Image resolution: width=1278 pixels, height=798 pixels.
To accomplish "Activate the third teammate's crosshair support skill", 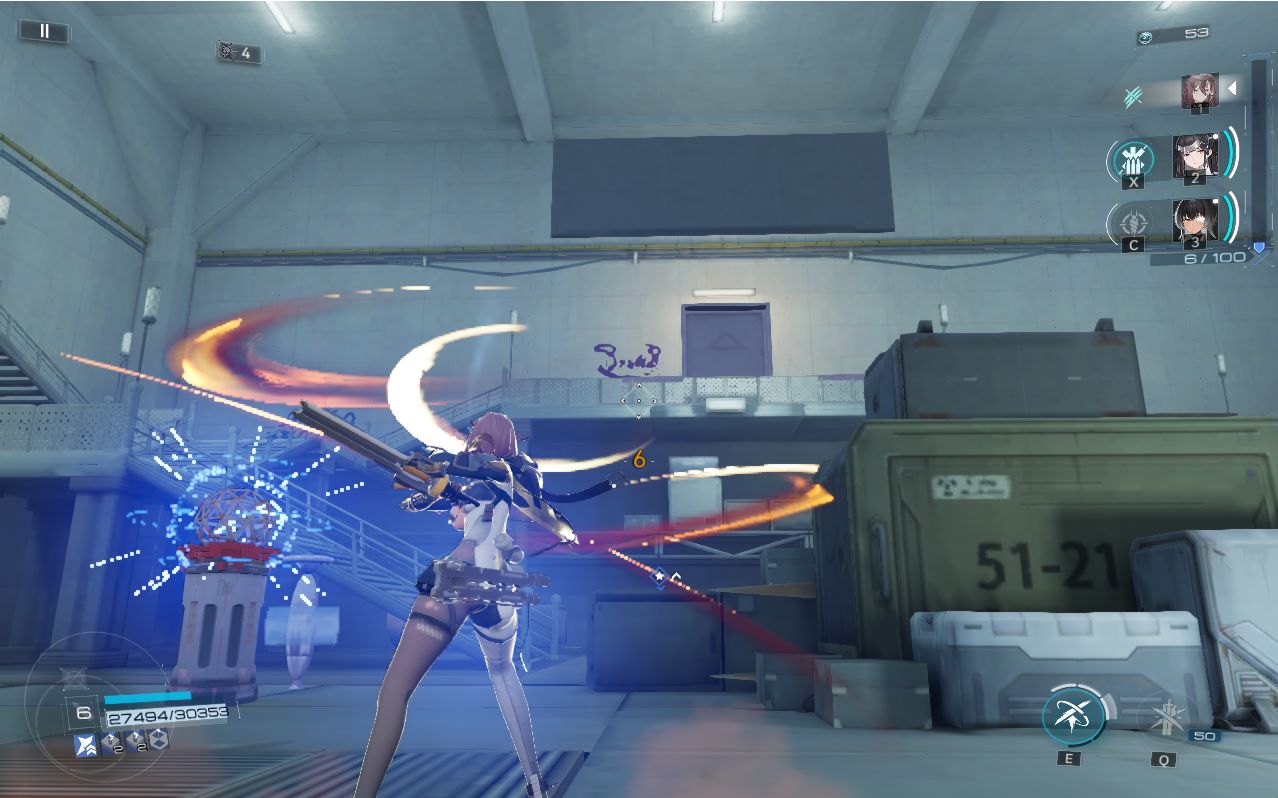I will [1133, 221].
